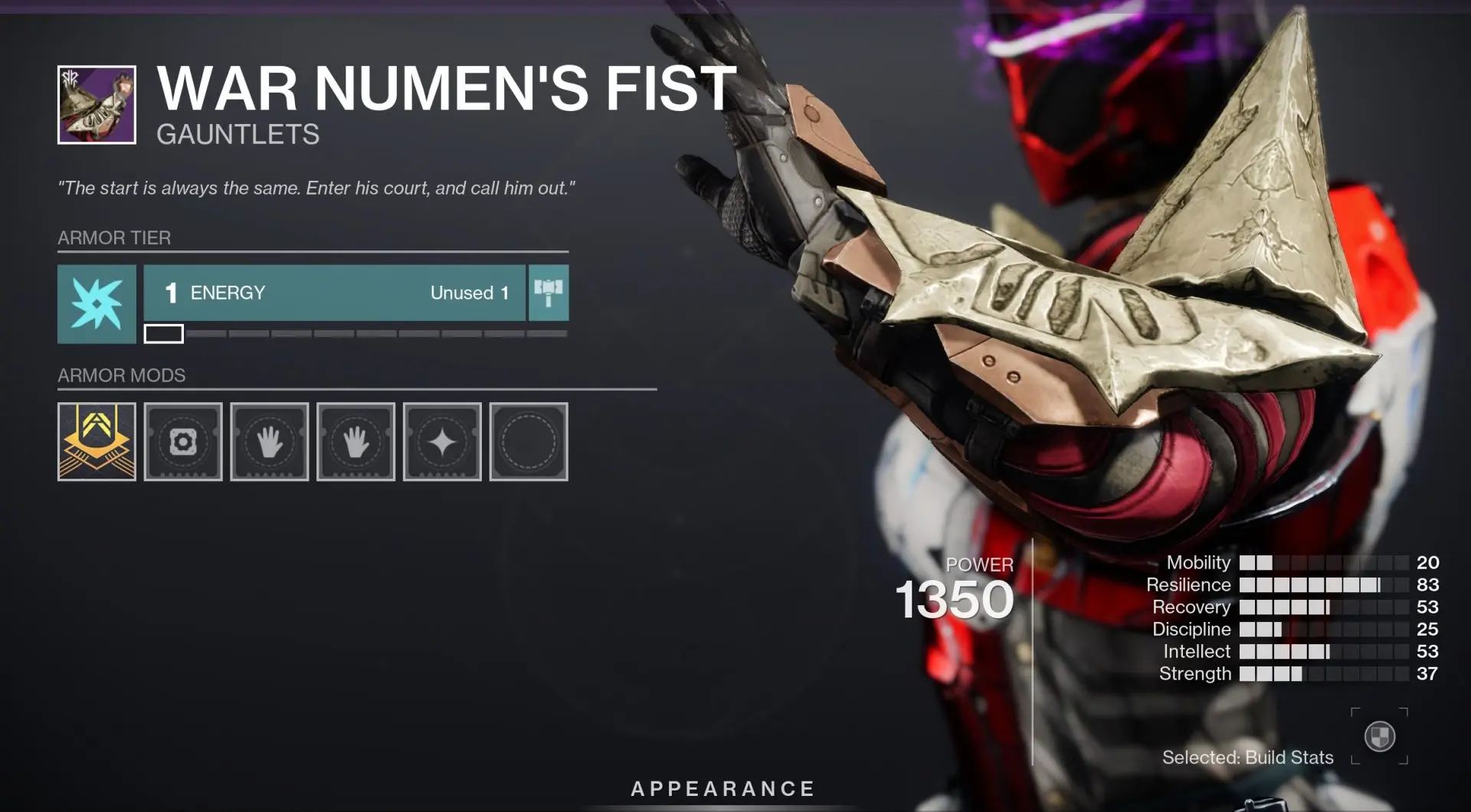Image resolution: width=1471 pixels, height=812 pixels.
Task: Click the empty circular mod socket
Action: pyautogui.click(x=529, y=442)
